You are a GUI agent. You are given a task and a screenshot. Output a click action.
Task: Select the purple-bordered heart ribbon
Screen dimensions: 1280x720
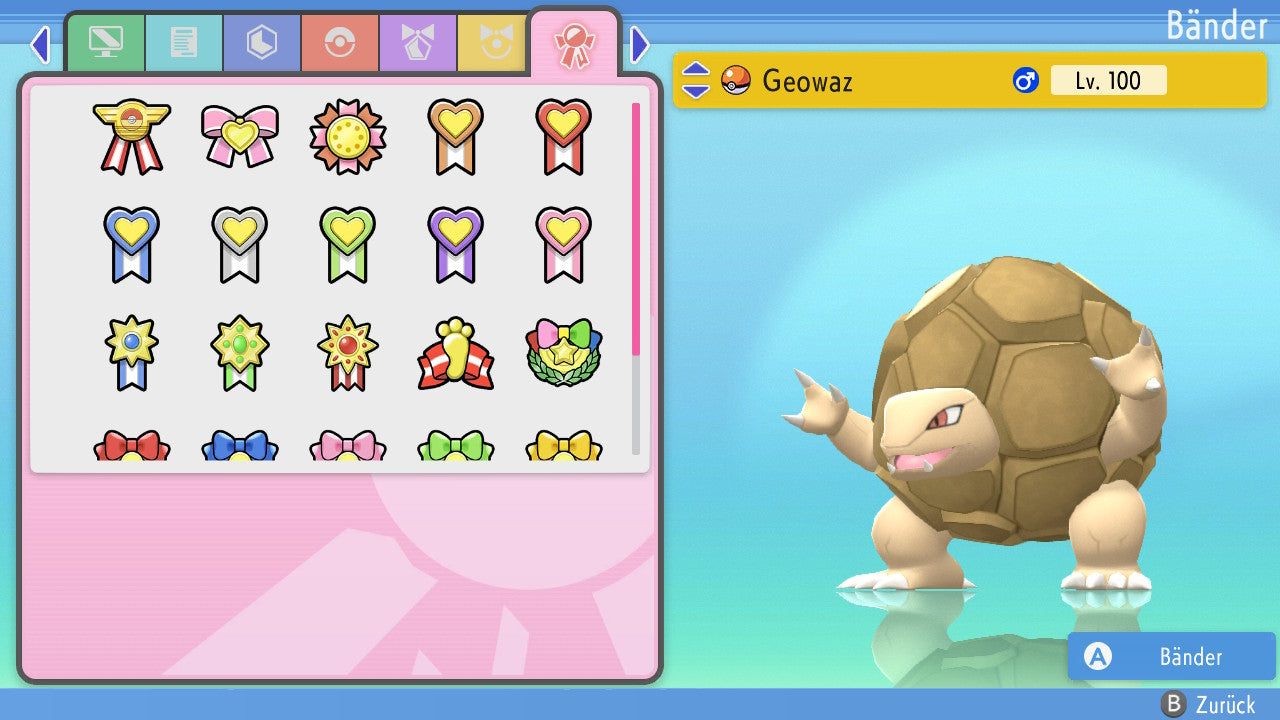click(x=455, y=243)
